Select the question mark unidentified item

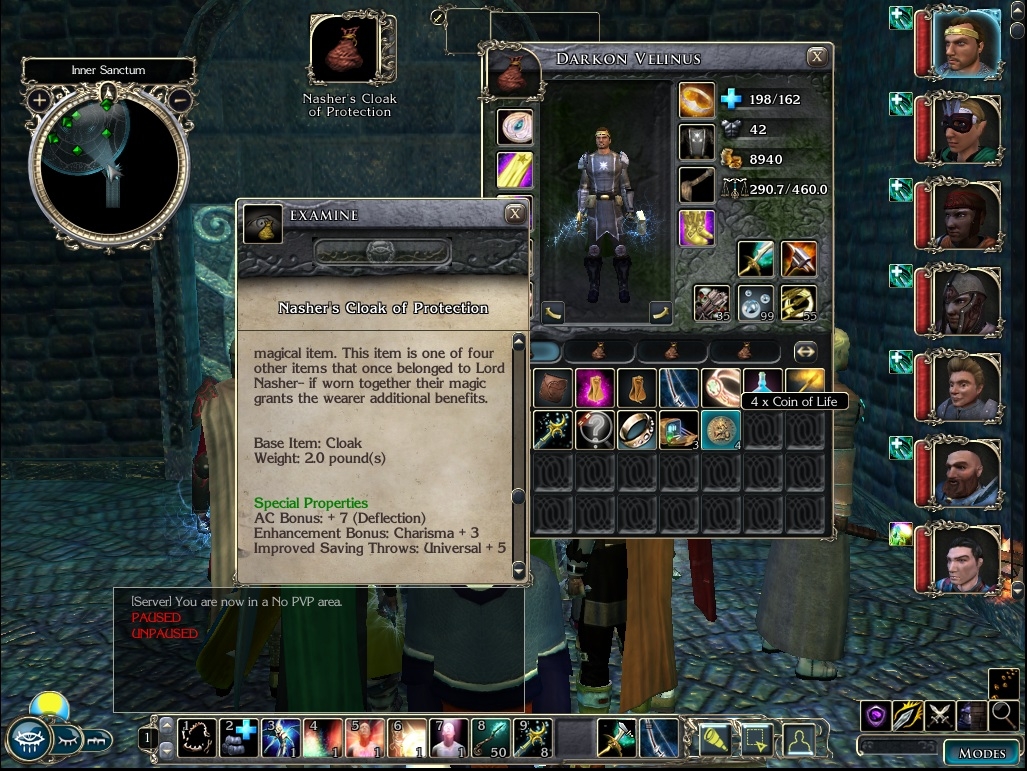point(595,429)
